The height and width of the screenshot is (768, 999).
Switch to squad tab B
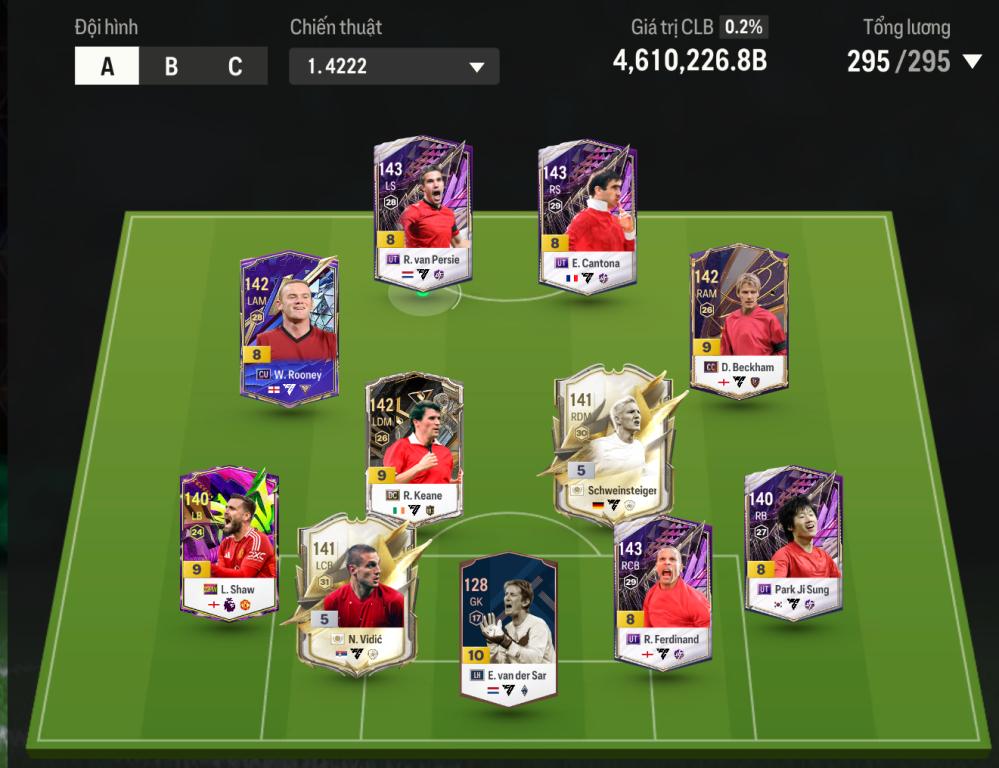(171, 67)
